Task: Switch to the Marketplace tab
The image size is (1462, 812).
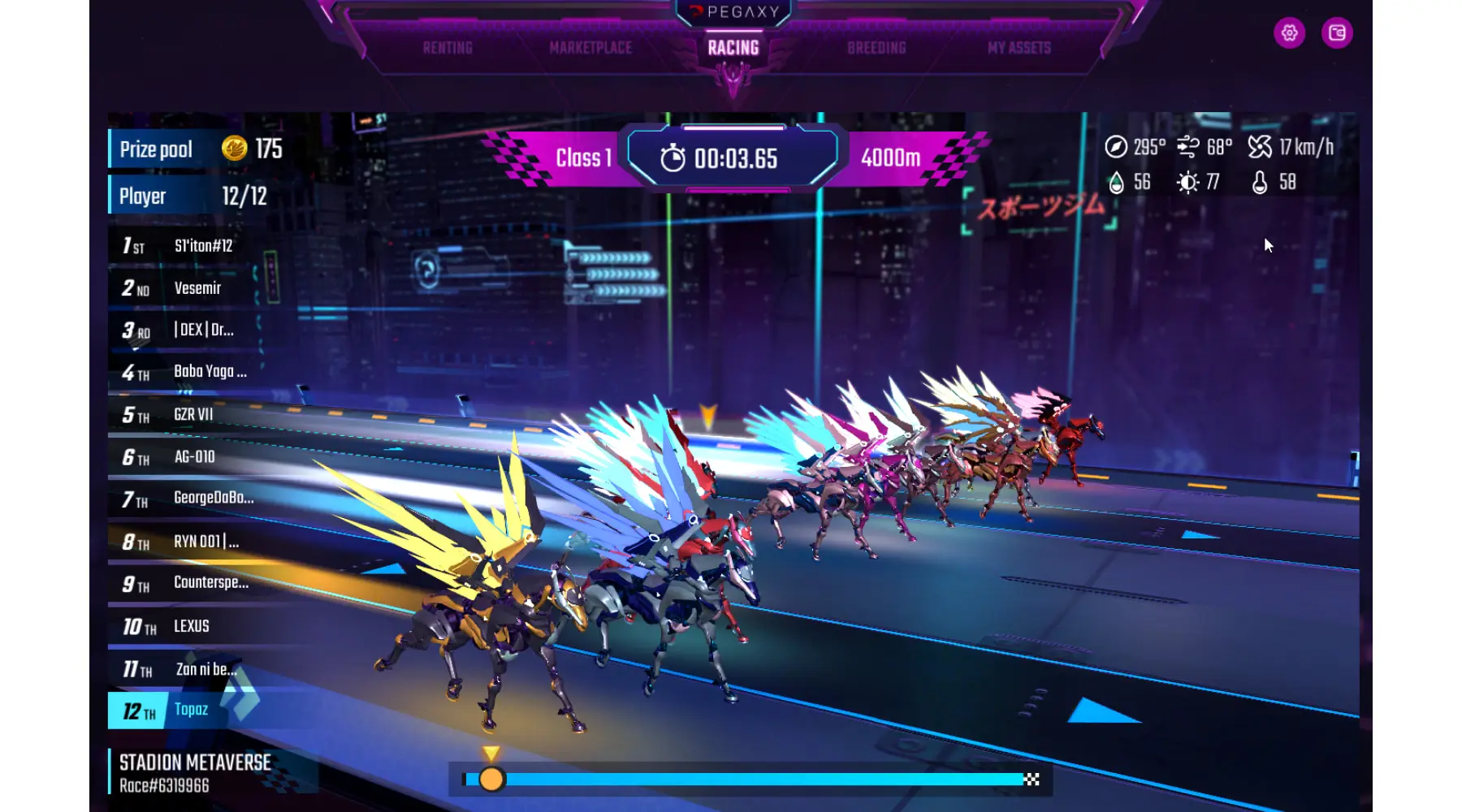Action: click(590, 48)
